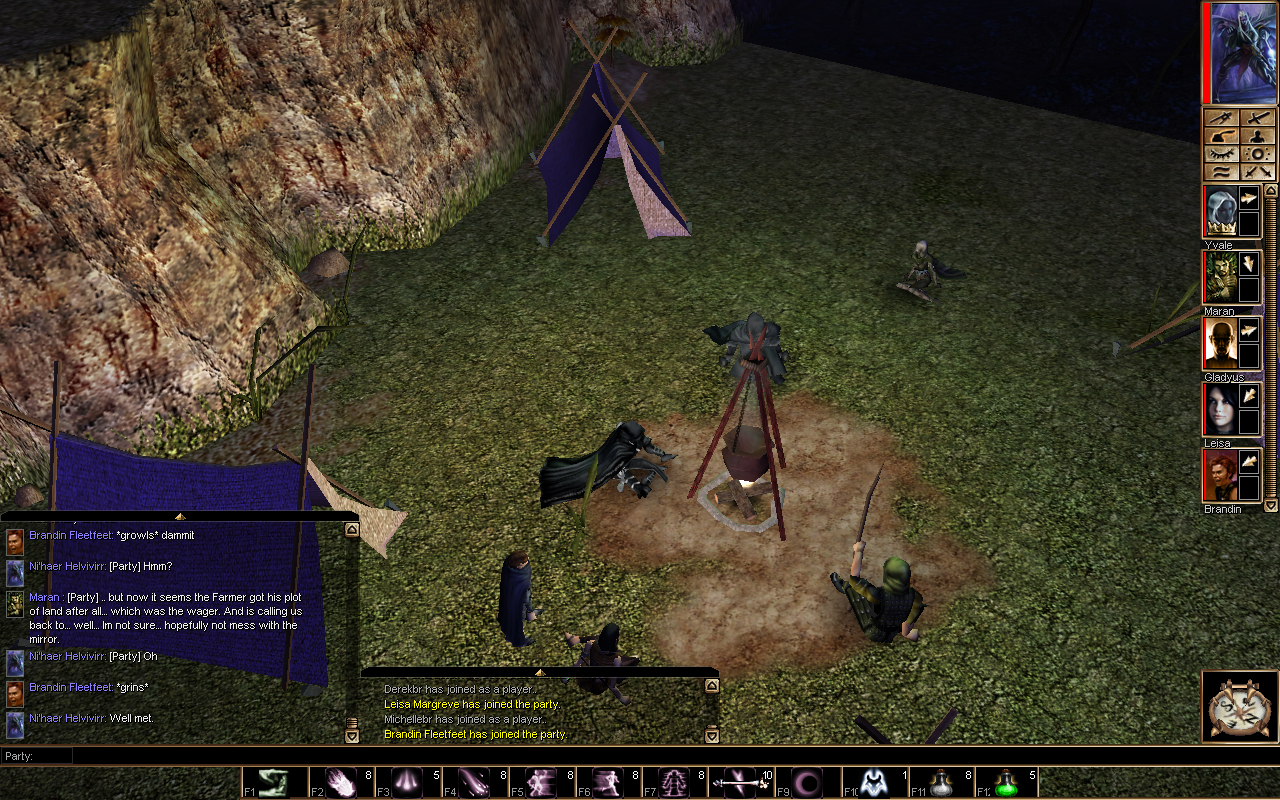Click the closed eye icon in the action panel
Image resolution: width=1280 pixels, height=800 pixels.
coord(1221,154)
